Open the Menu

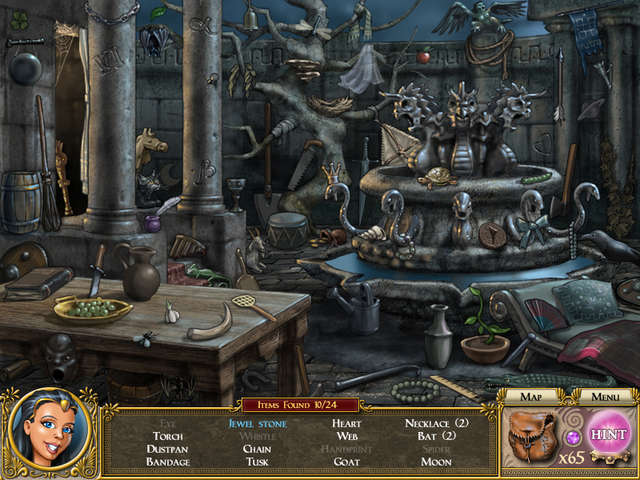[x=605, y=397]
